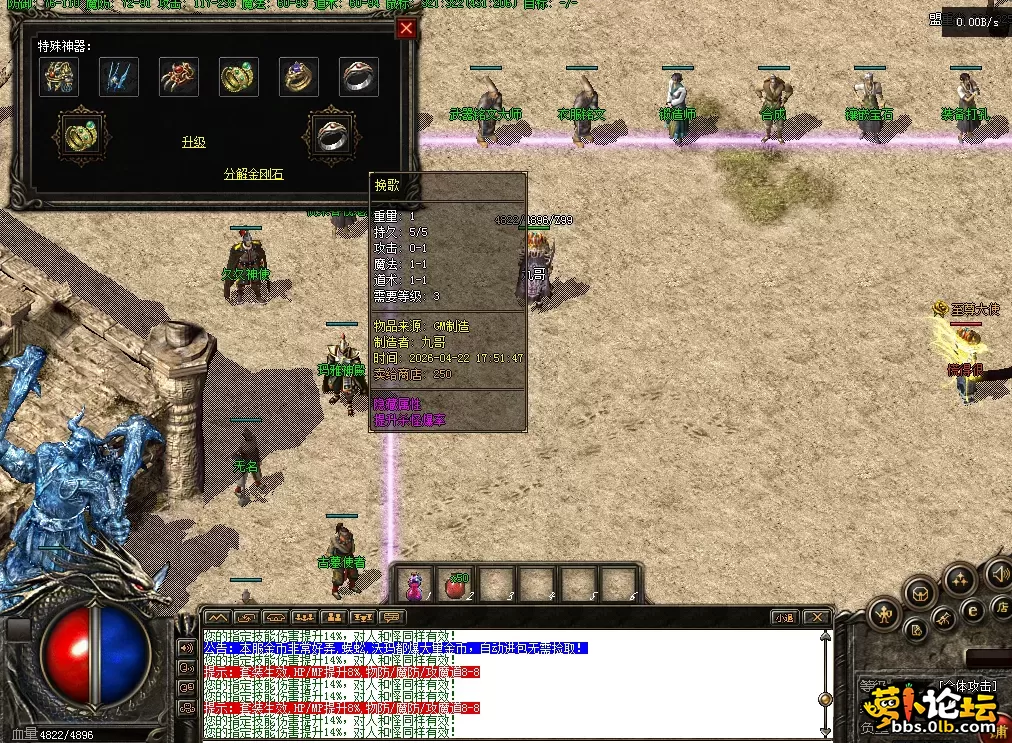Close the chat window
The image size is (1012, 743).
817,617
